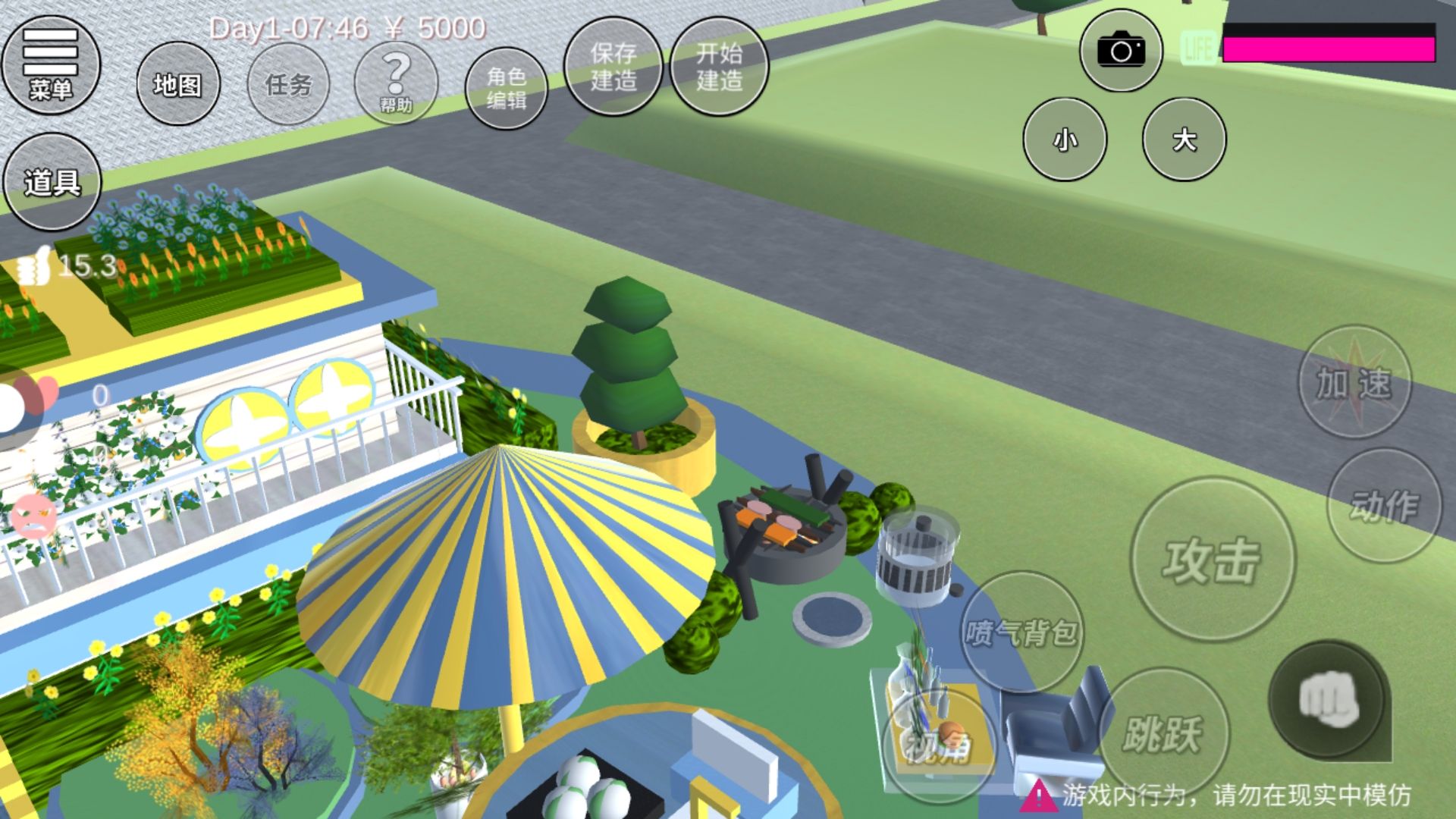1456x819 pixels.
Task: Open the 道具 items menu
Action: tap(52, 182)
